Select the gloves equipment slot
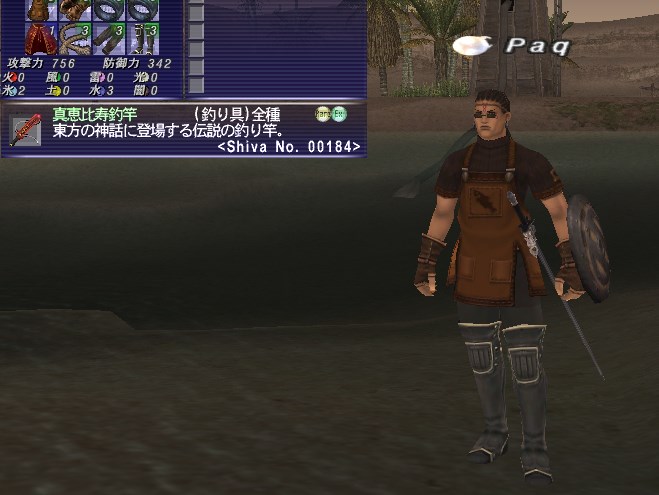Viewport: 659px width, 495px height. pyautogui.click(x=75, y=9)
